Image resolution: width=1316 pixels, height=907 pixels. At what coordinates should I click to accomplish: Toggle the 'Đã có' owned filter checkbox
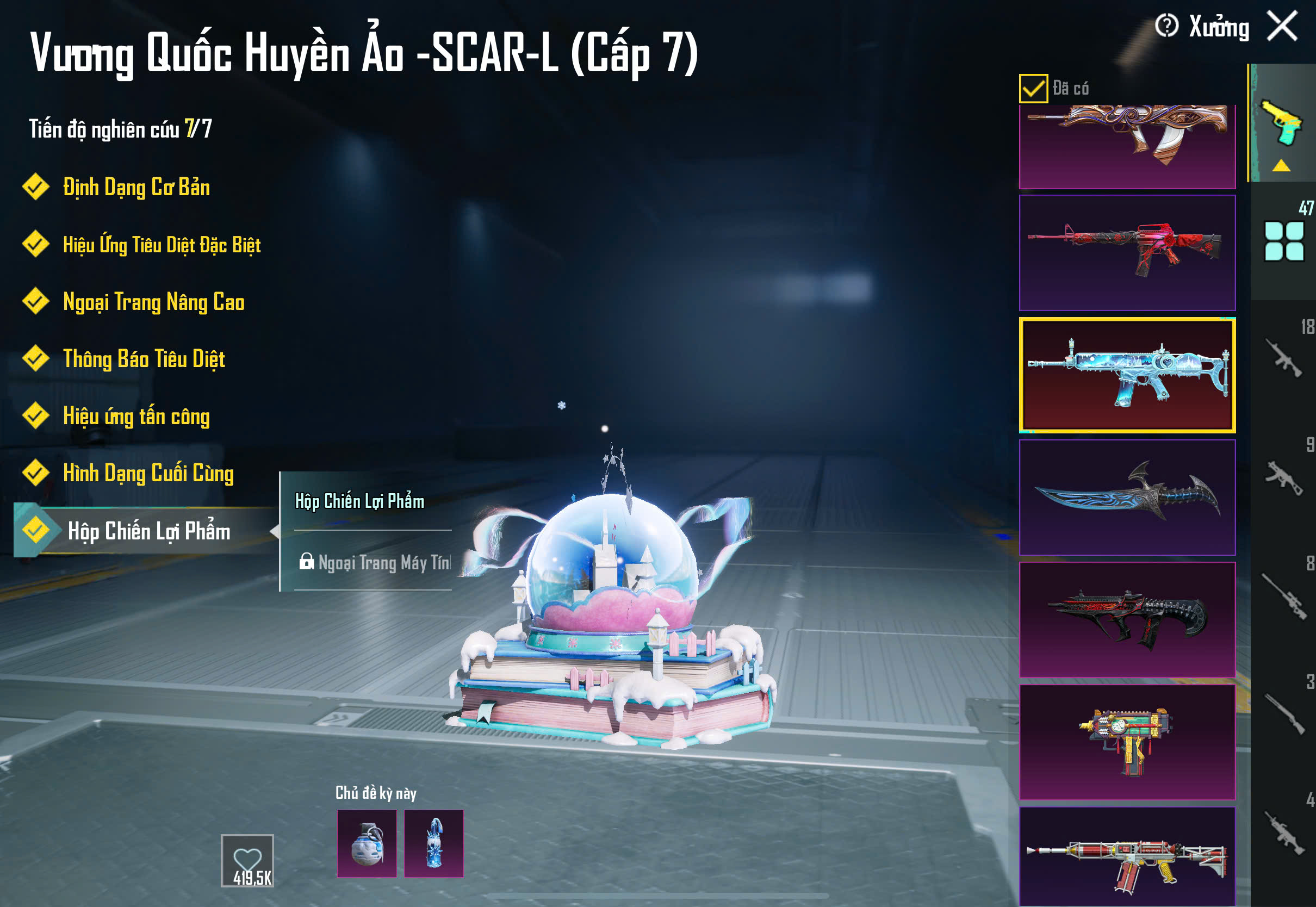tap(1033, 89)
